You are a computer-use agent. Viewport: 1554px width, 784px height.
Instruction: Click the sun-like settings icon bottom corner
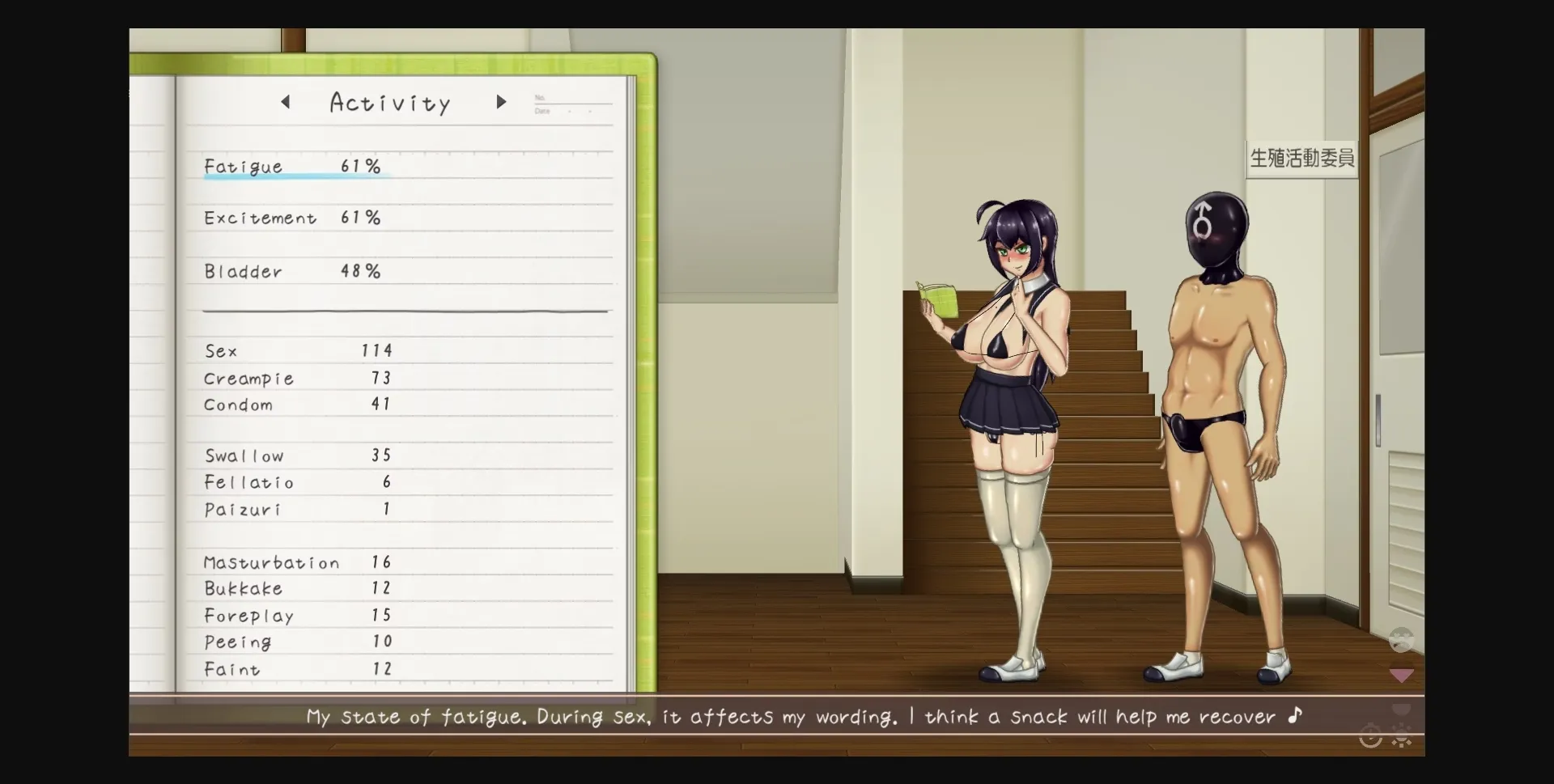1401,739
